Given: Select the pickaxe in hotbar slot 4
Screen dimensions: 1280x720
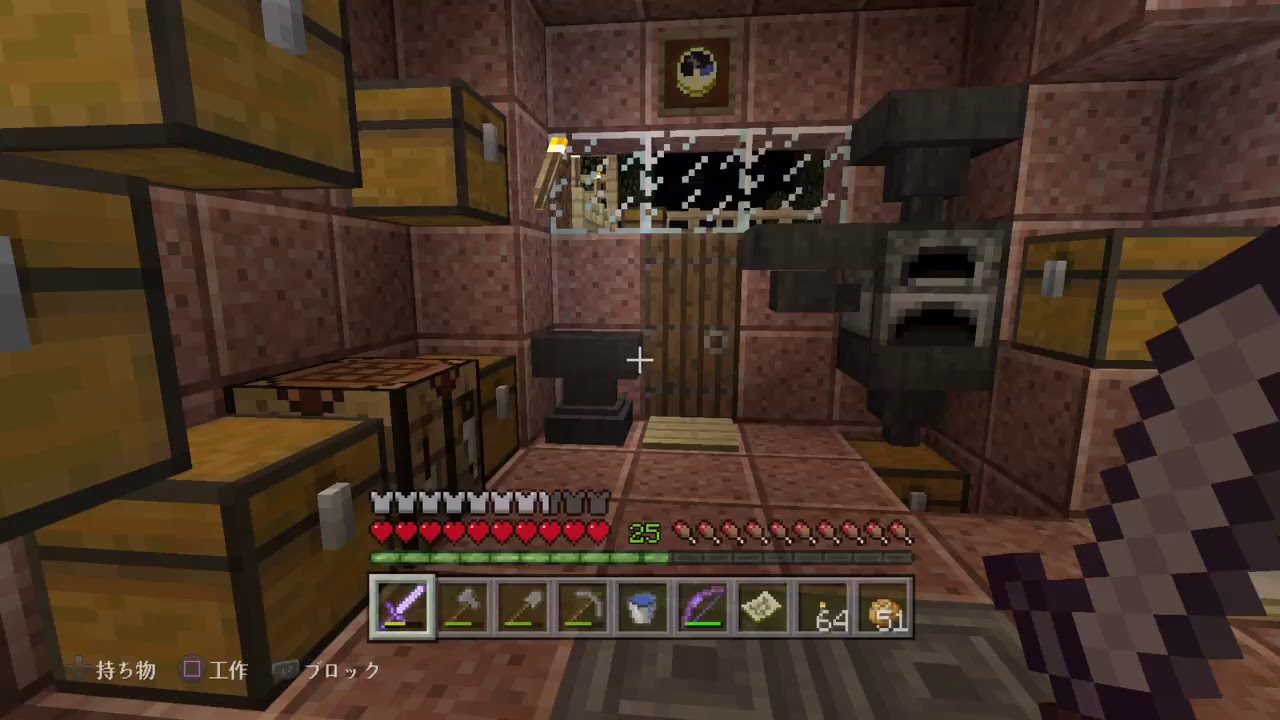Looking at the screenshot, I should [583, 605].
